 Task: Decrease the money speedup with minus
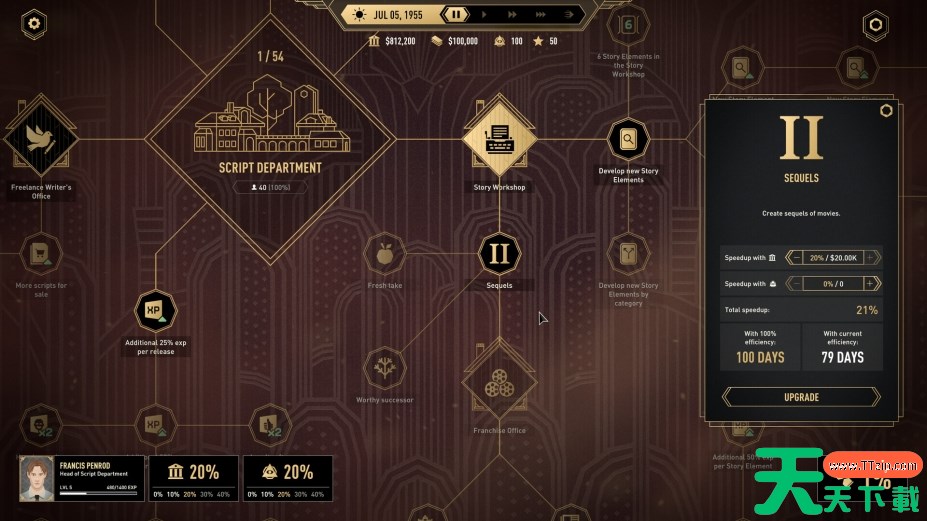[796, 257]
